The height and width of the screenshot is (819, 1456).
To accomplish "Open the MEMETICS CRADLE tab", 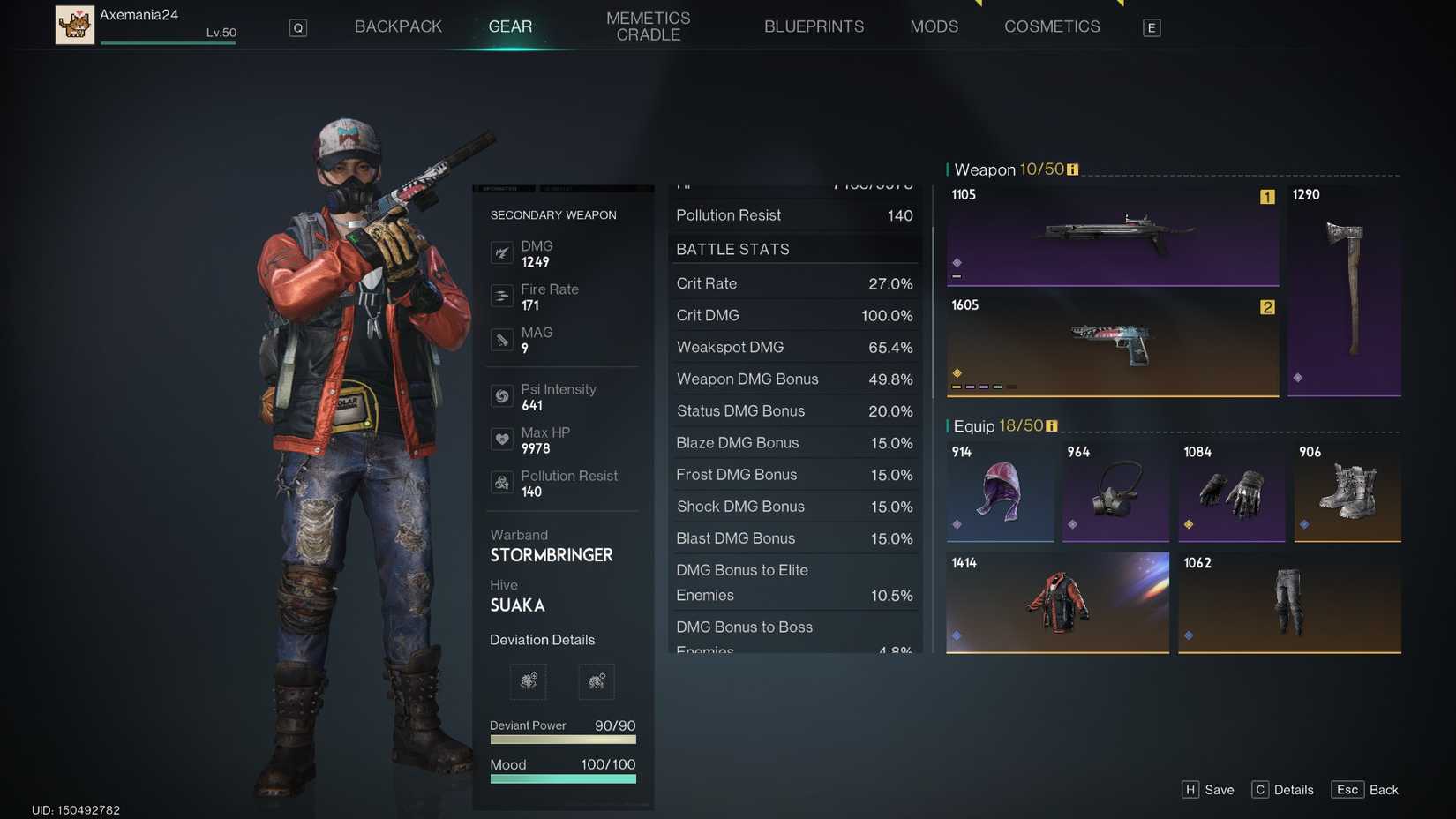I will pos(648,26).
